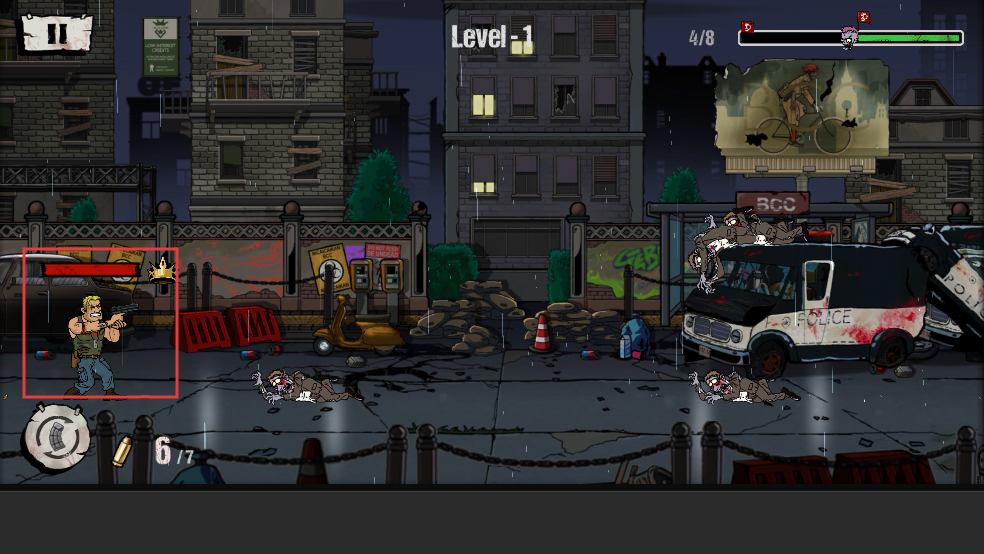Pause the game with the pause button

pyautogui.click(x=57, y=32)
